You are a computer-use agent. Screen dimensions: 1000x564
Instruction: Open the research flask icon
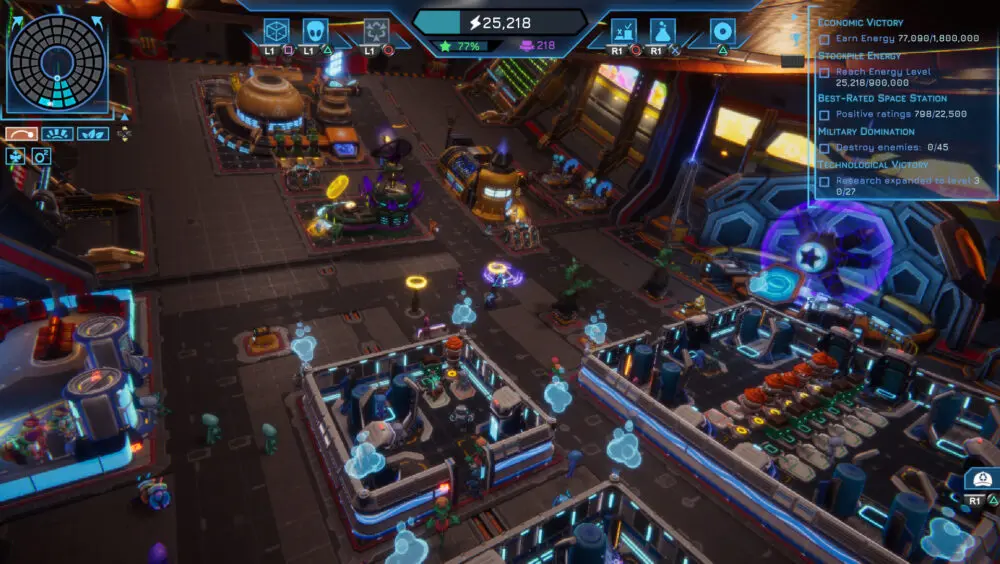point(662,31)
